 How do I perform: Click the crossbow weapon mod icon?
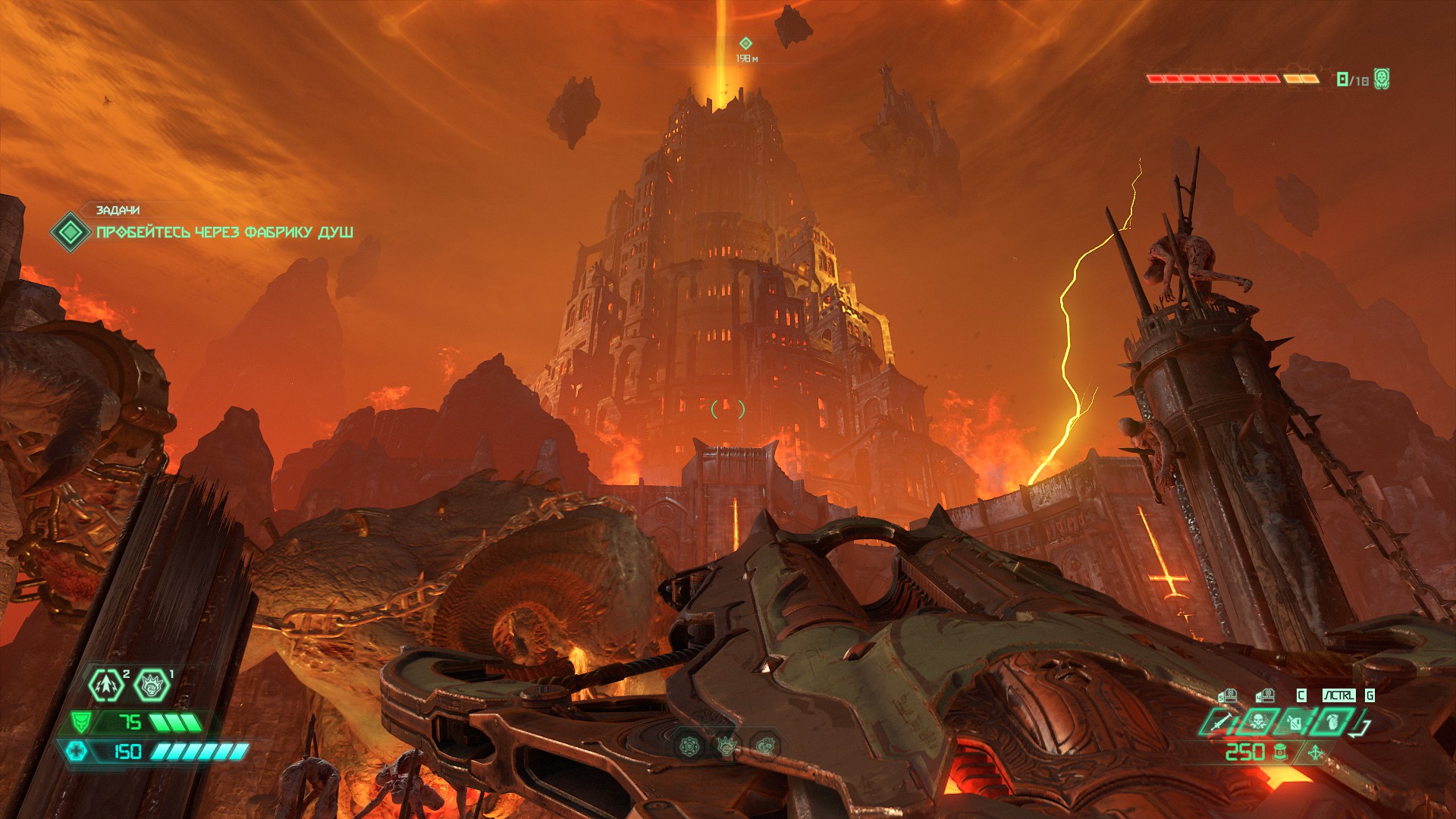click(1316, 753)
